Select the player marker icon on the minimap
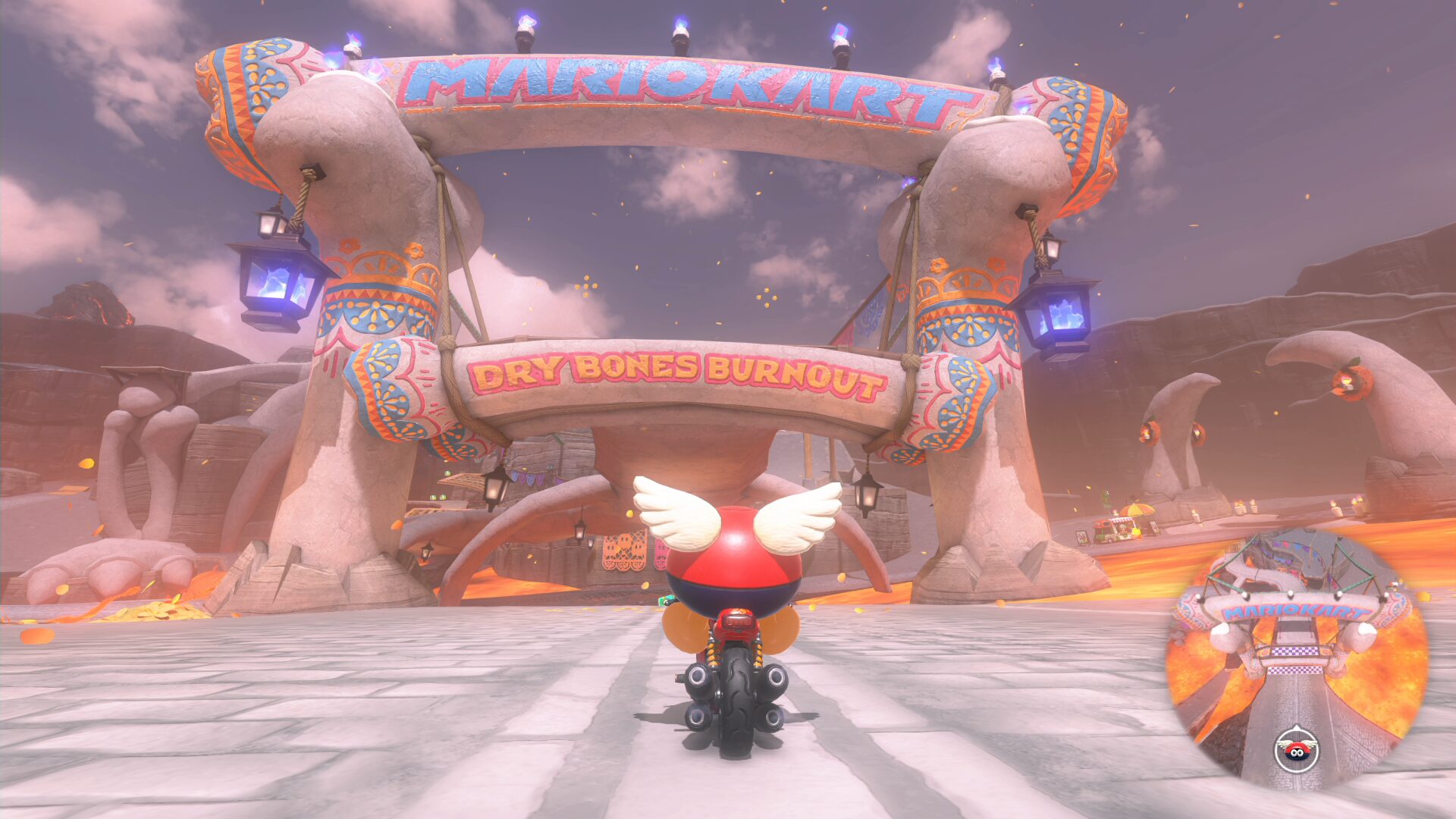The width and height of the screenshot is (1456, 819). (x=1297, y=748)
